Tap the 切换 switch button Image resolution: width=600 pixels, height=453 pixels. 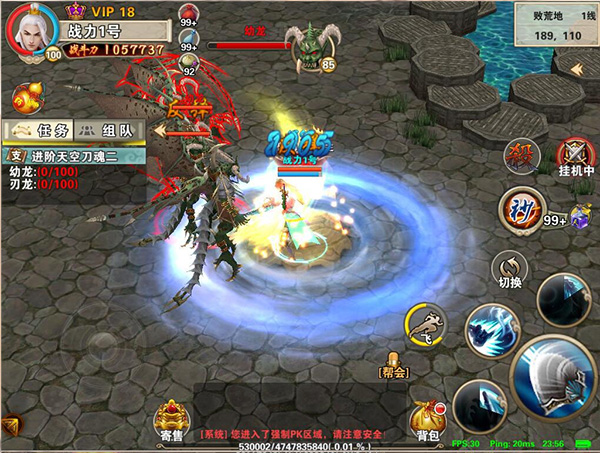[510, 267]
